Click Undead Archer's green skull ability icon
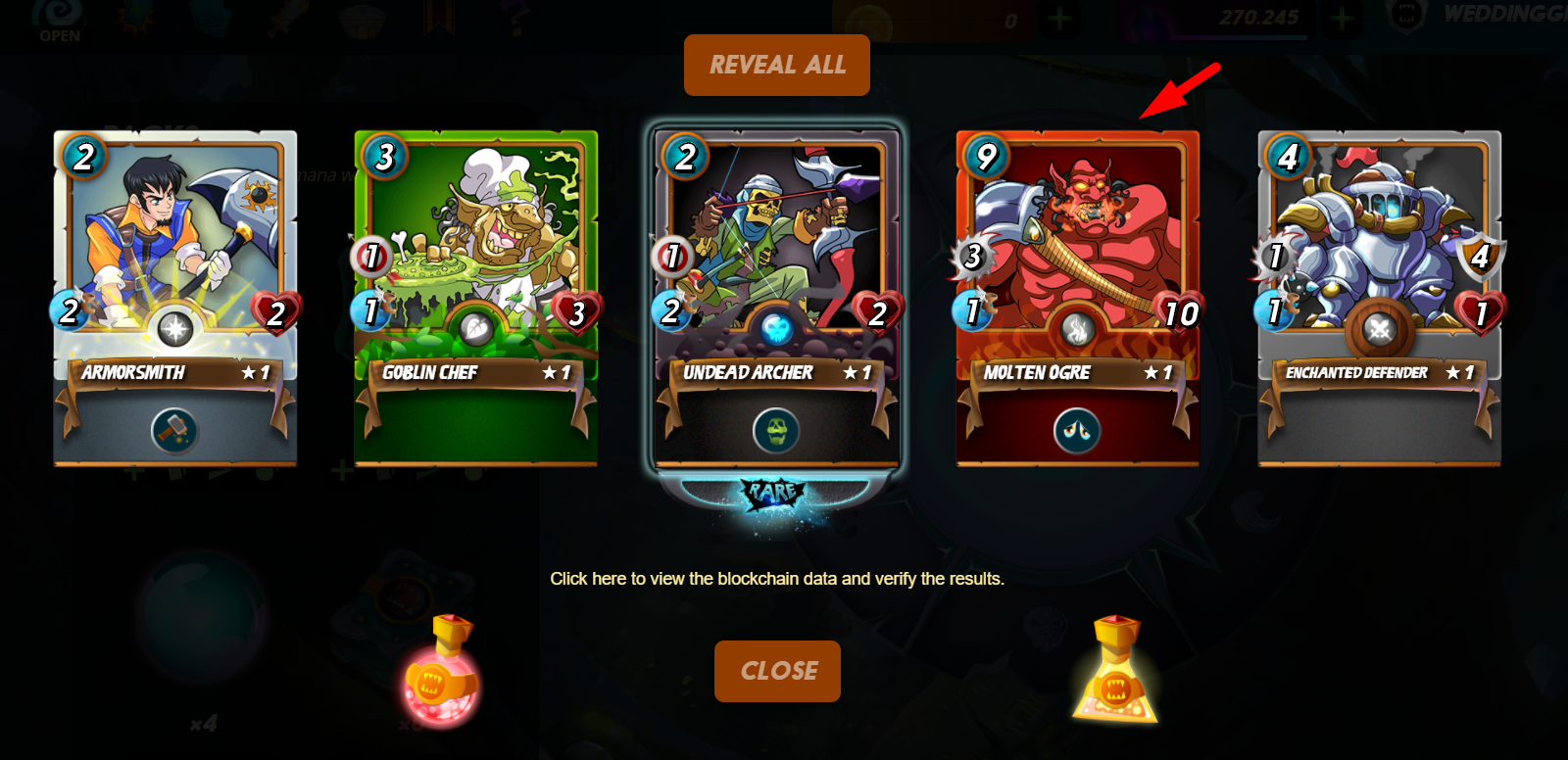The width and height of the screenshot is (1568, 760). coord(776,431)
